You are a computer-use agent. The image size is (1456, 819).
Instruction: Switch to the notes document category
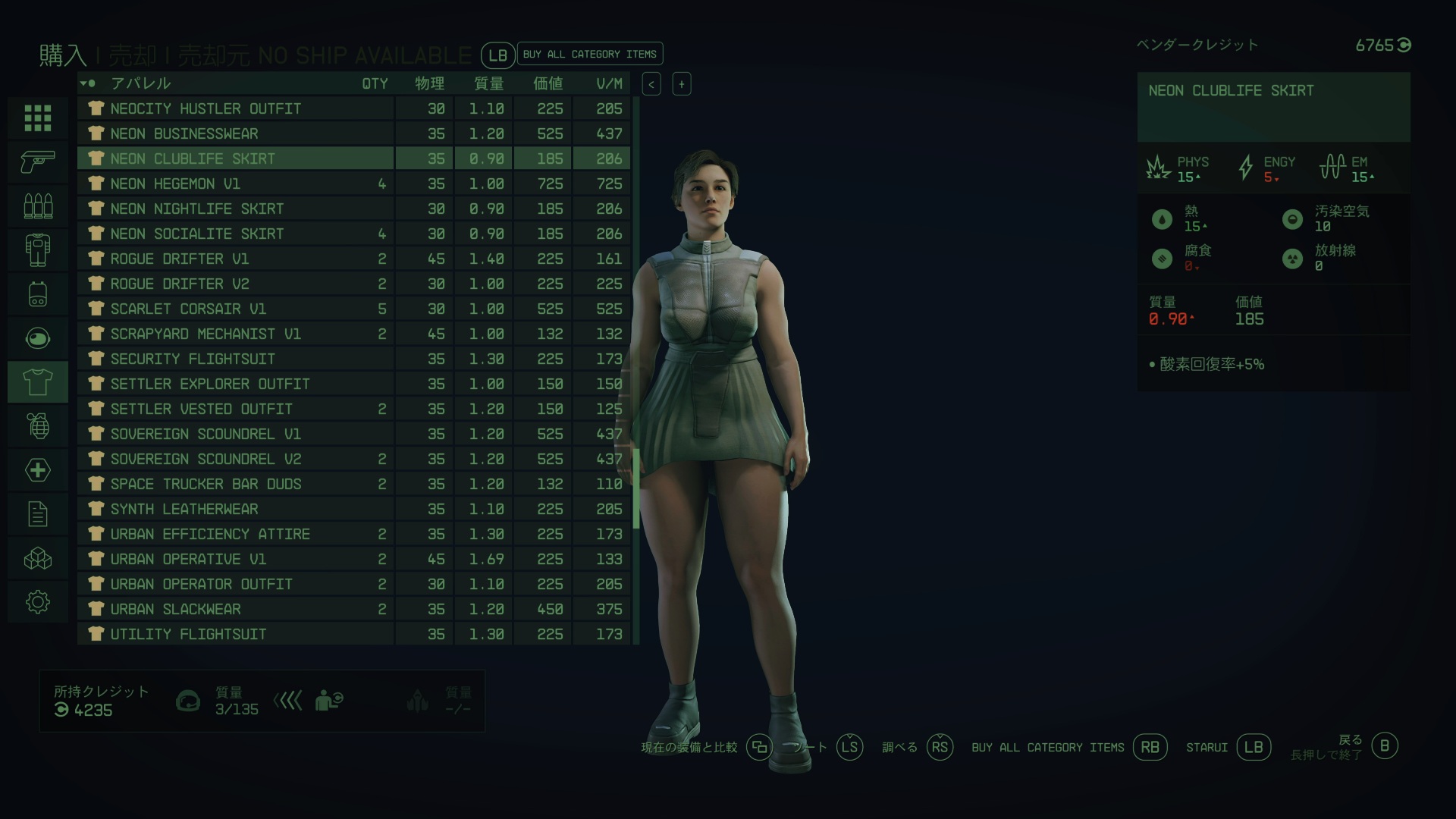(x=38, y=514)
